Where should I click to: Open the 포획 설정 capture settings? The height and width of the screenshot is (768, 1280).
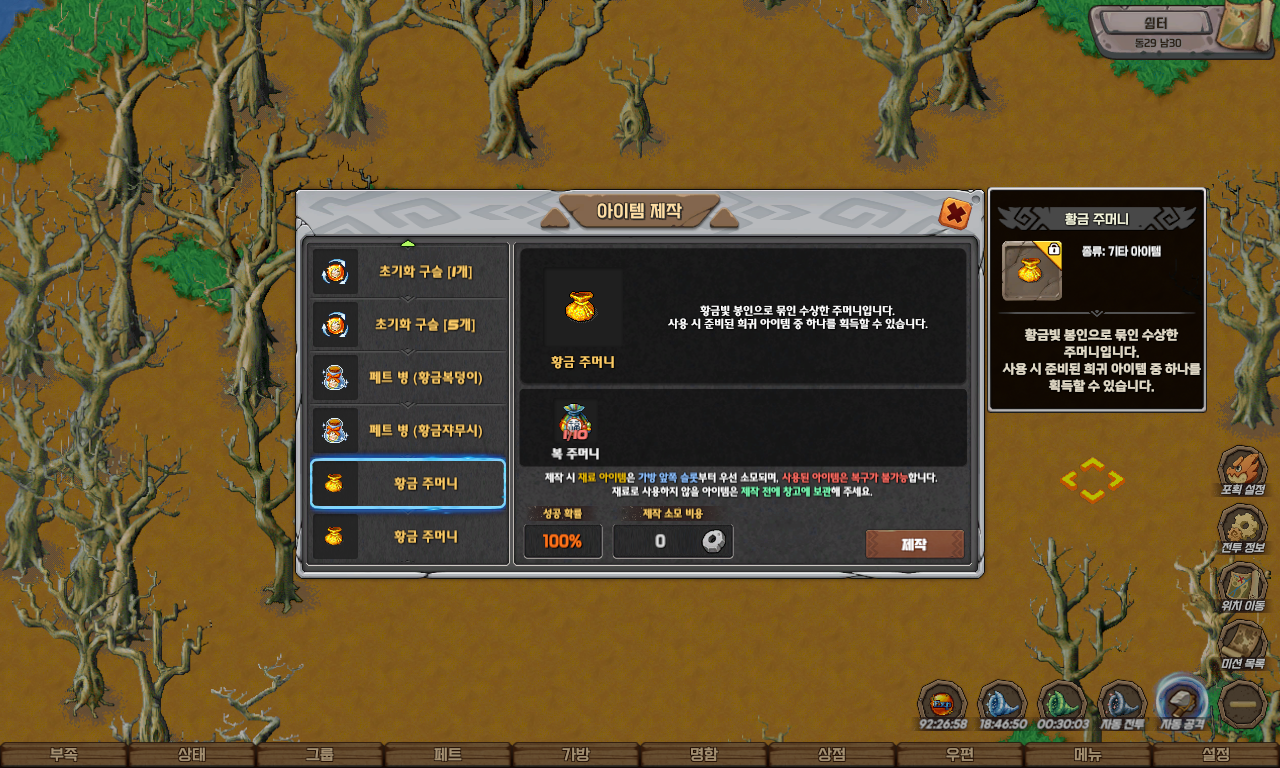(x=1243, y=470)
